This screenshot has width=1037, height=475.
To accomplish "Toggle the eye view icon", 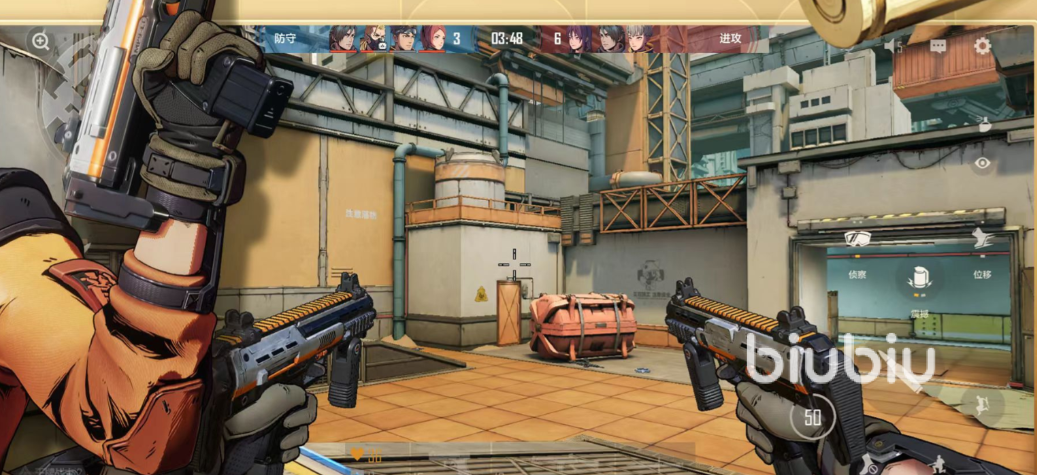I will [x=983, y=163].
